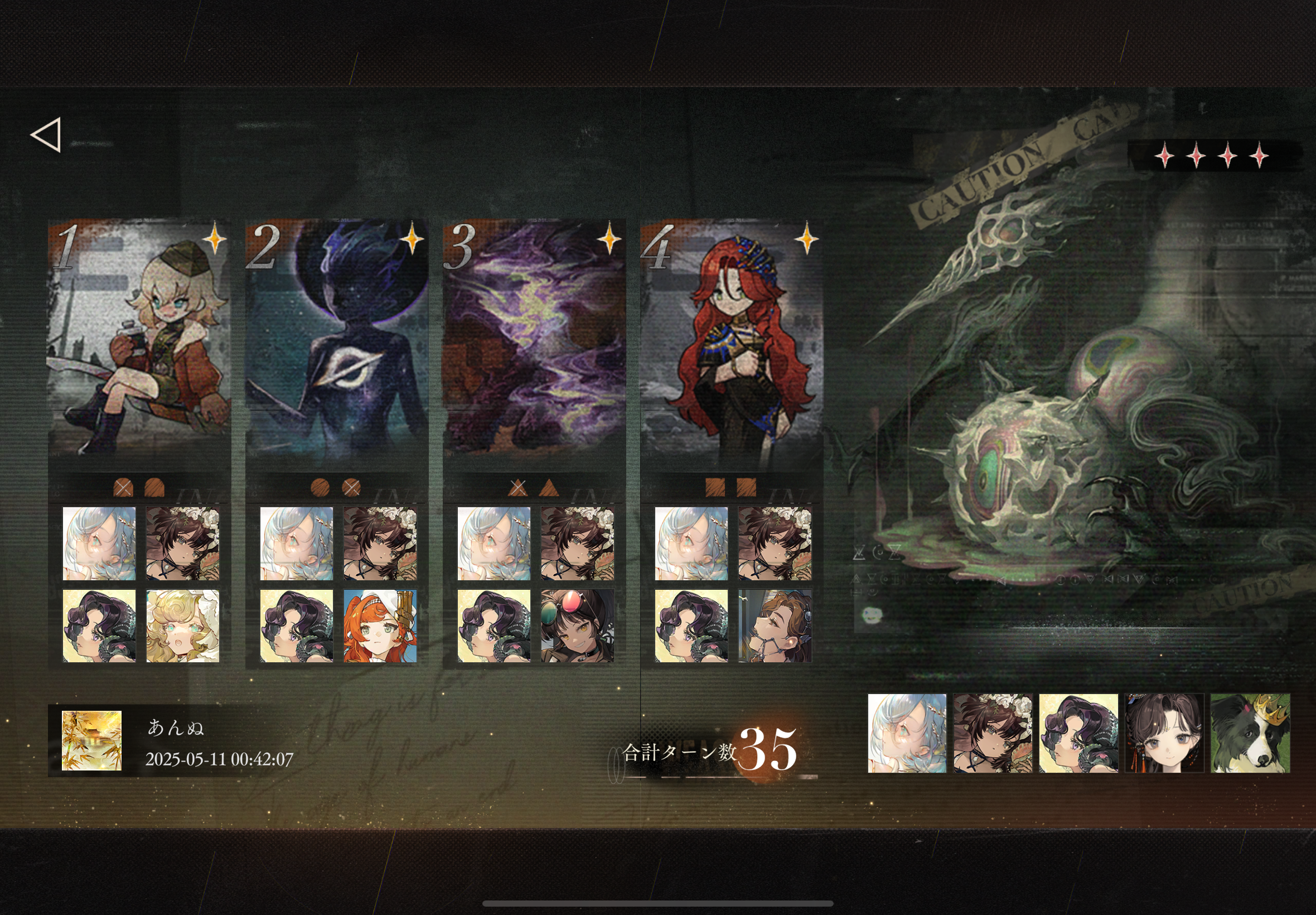The height and width of the screenshot is (915, 1316).
Task: Select stage card 4 with red-haired woman
Action: [x=732, y=339]
